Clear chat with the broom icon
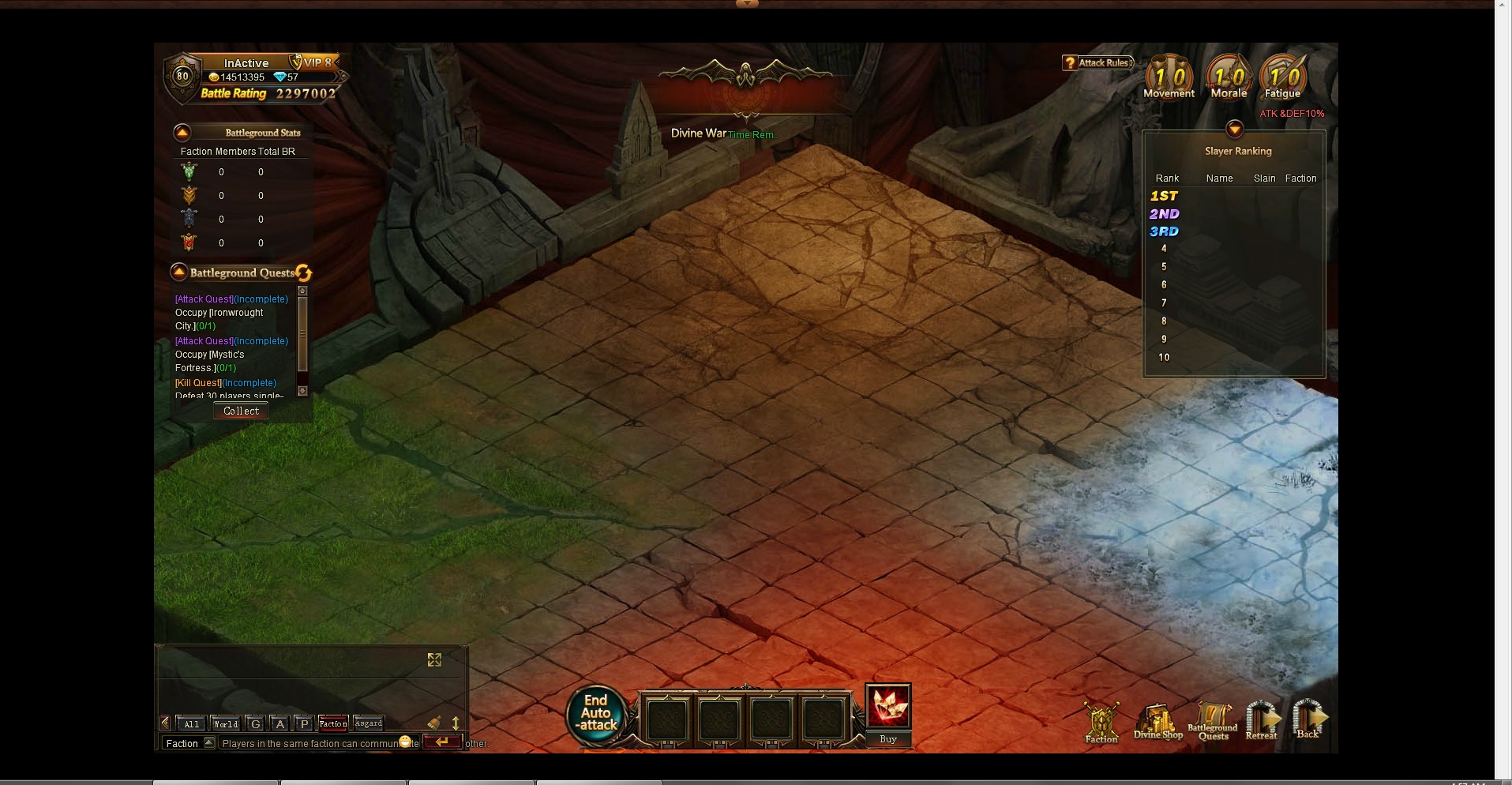 coord(434,723)
